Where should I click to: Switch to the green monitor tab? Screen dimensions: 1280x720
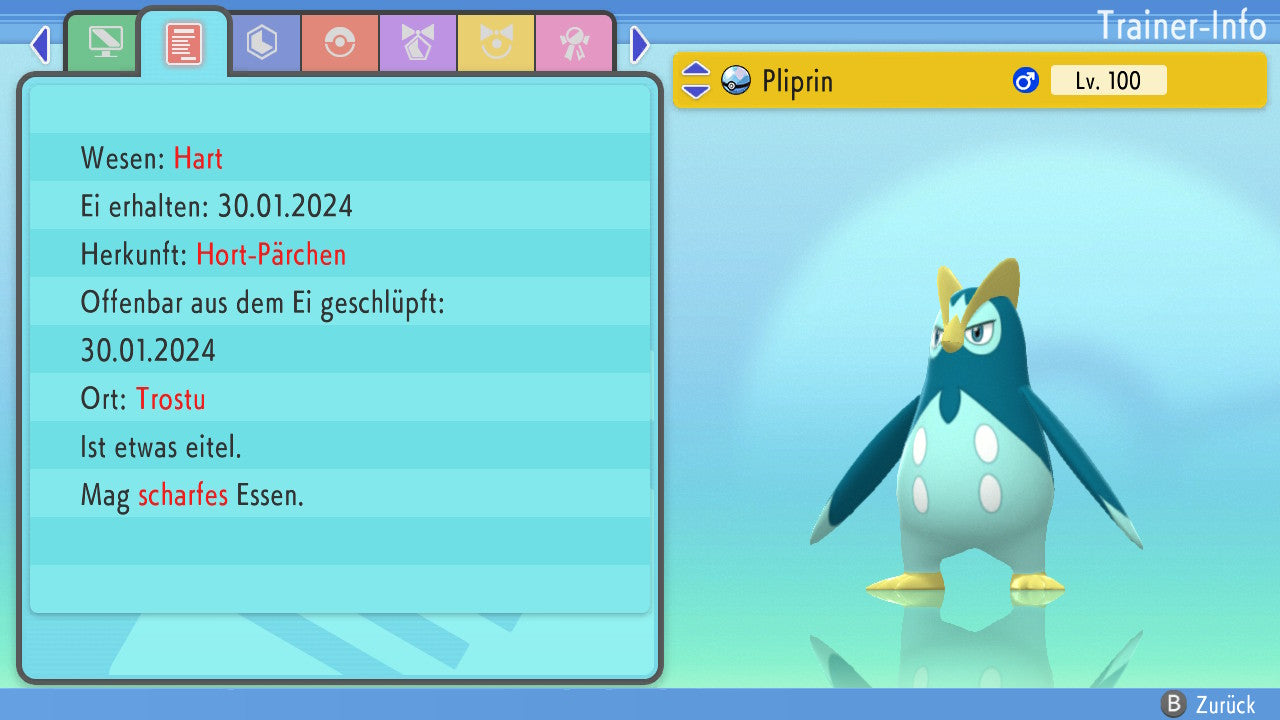105,43
